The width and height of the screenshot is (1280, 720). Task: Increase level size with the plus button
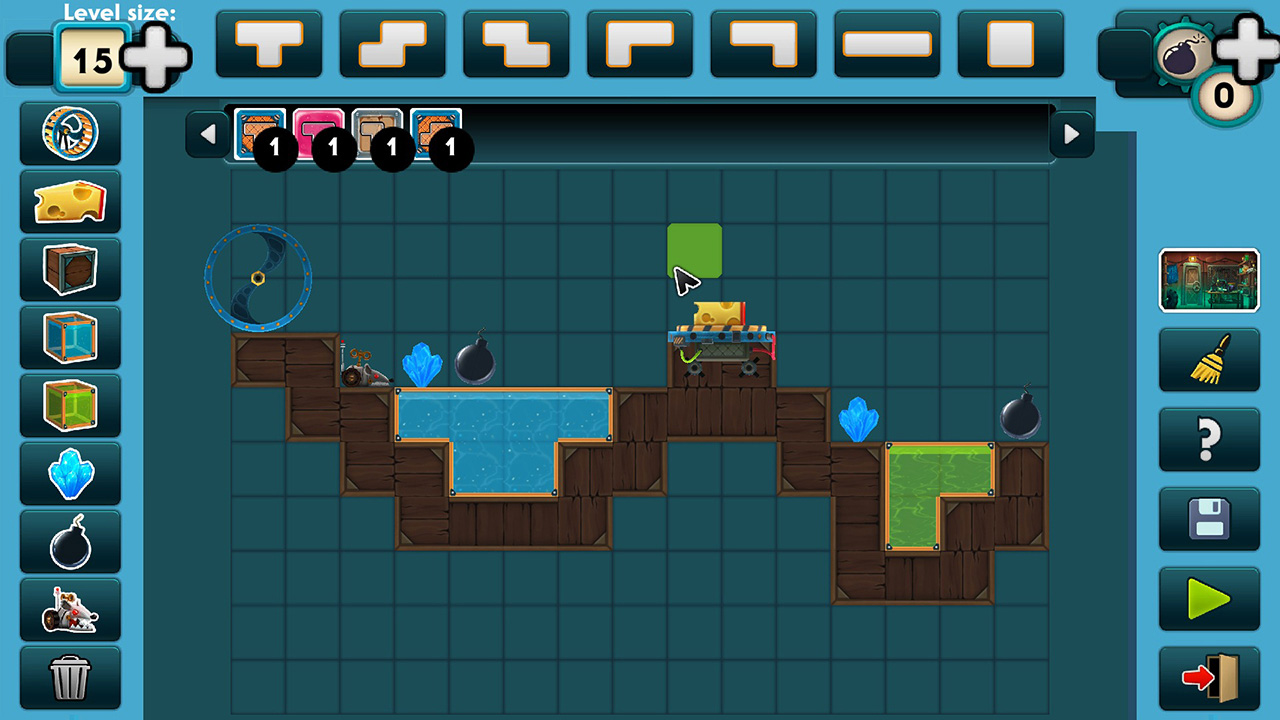(x=160, y=55)
